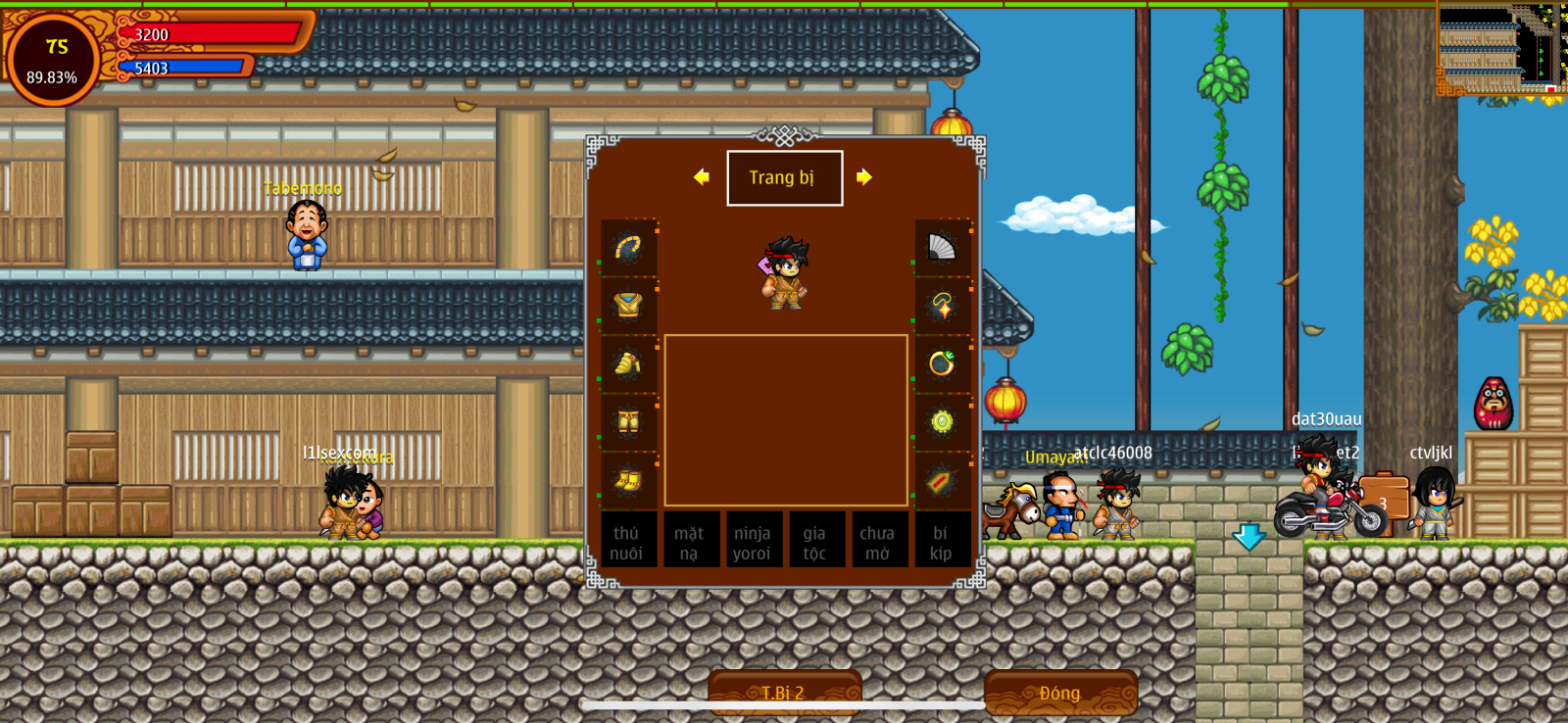
Task: Close the panel with Đóng button
Action: click(1060, 693)
